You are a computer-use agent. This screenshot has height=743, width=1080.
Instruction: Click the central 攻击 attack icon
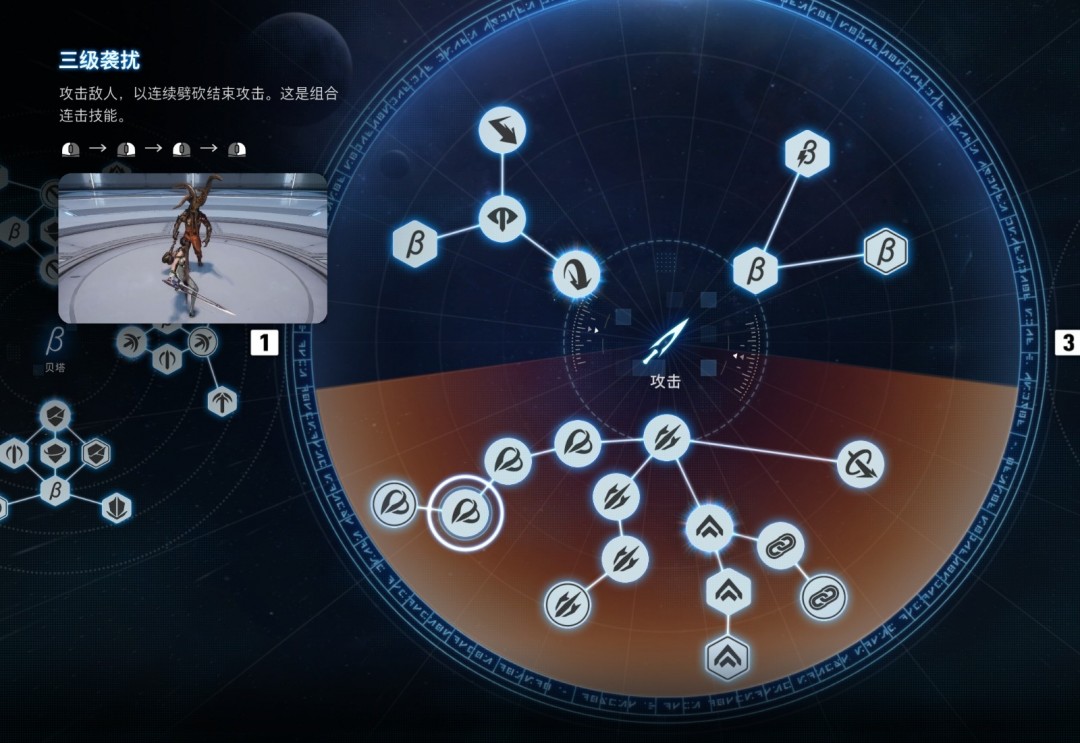[665, 342]
